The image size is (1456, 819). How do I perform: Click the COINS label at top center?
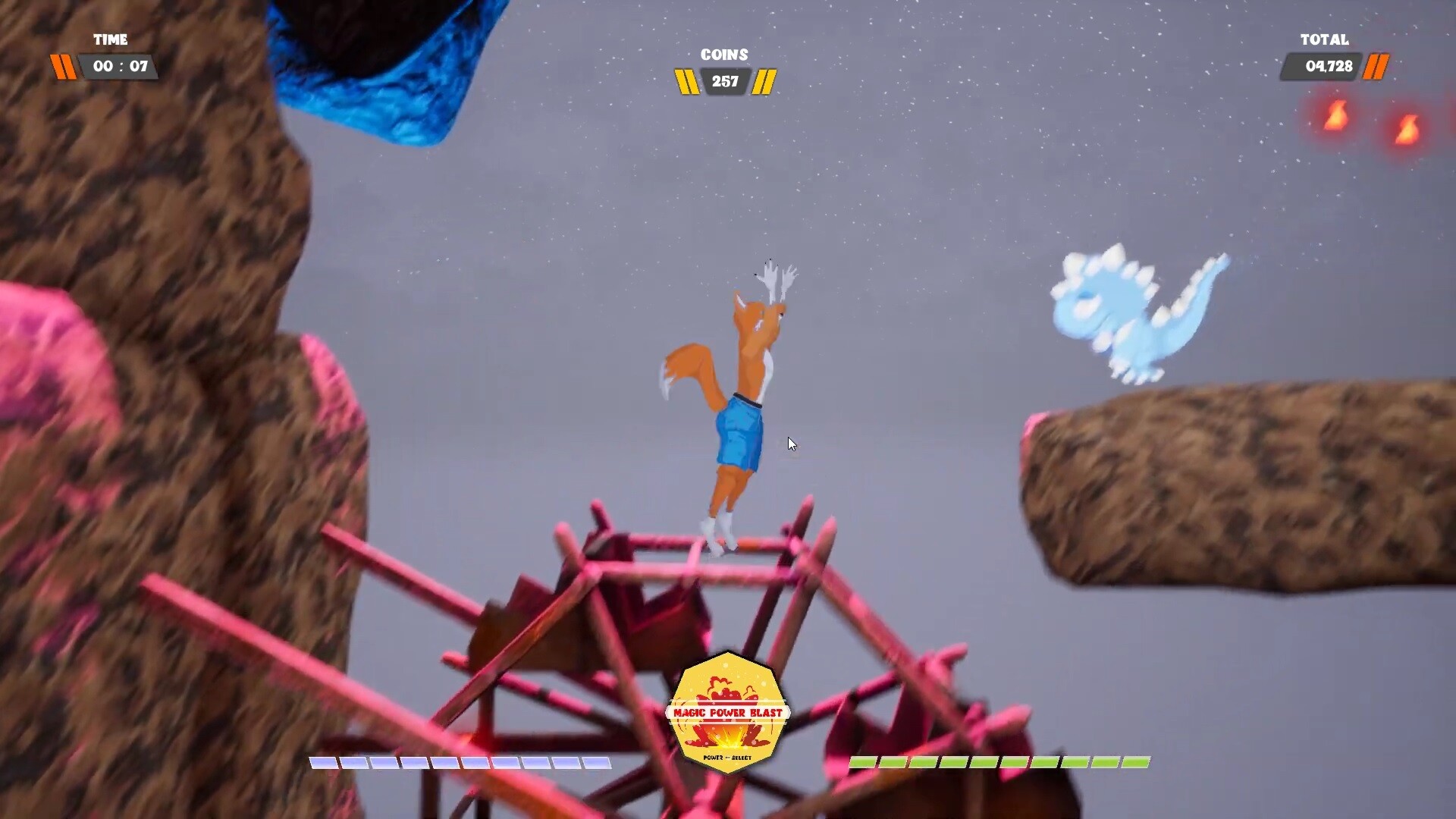[724, 54]
